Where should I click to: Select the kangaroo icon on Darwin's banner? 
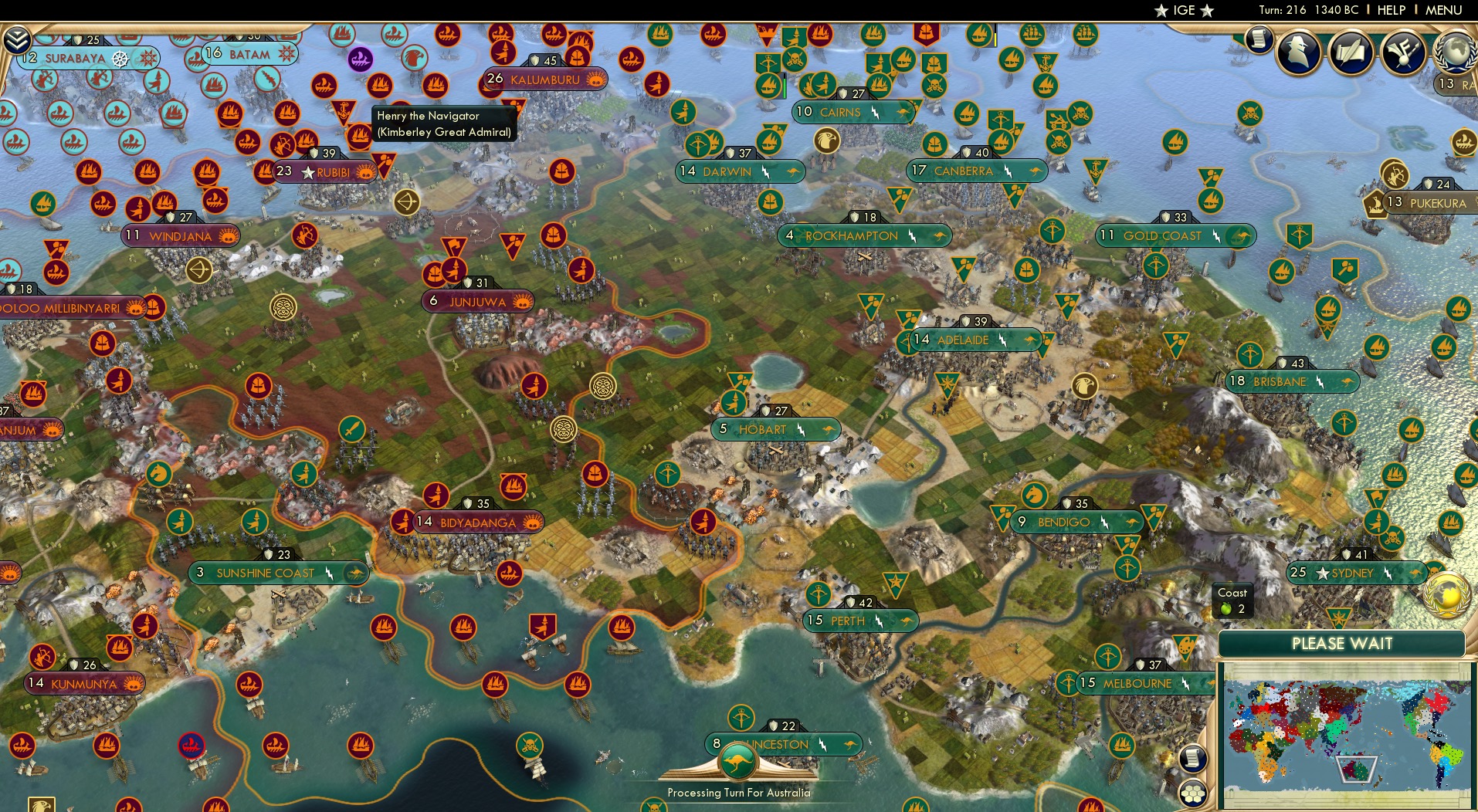794,171
